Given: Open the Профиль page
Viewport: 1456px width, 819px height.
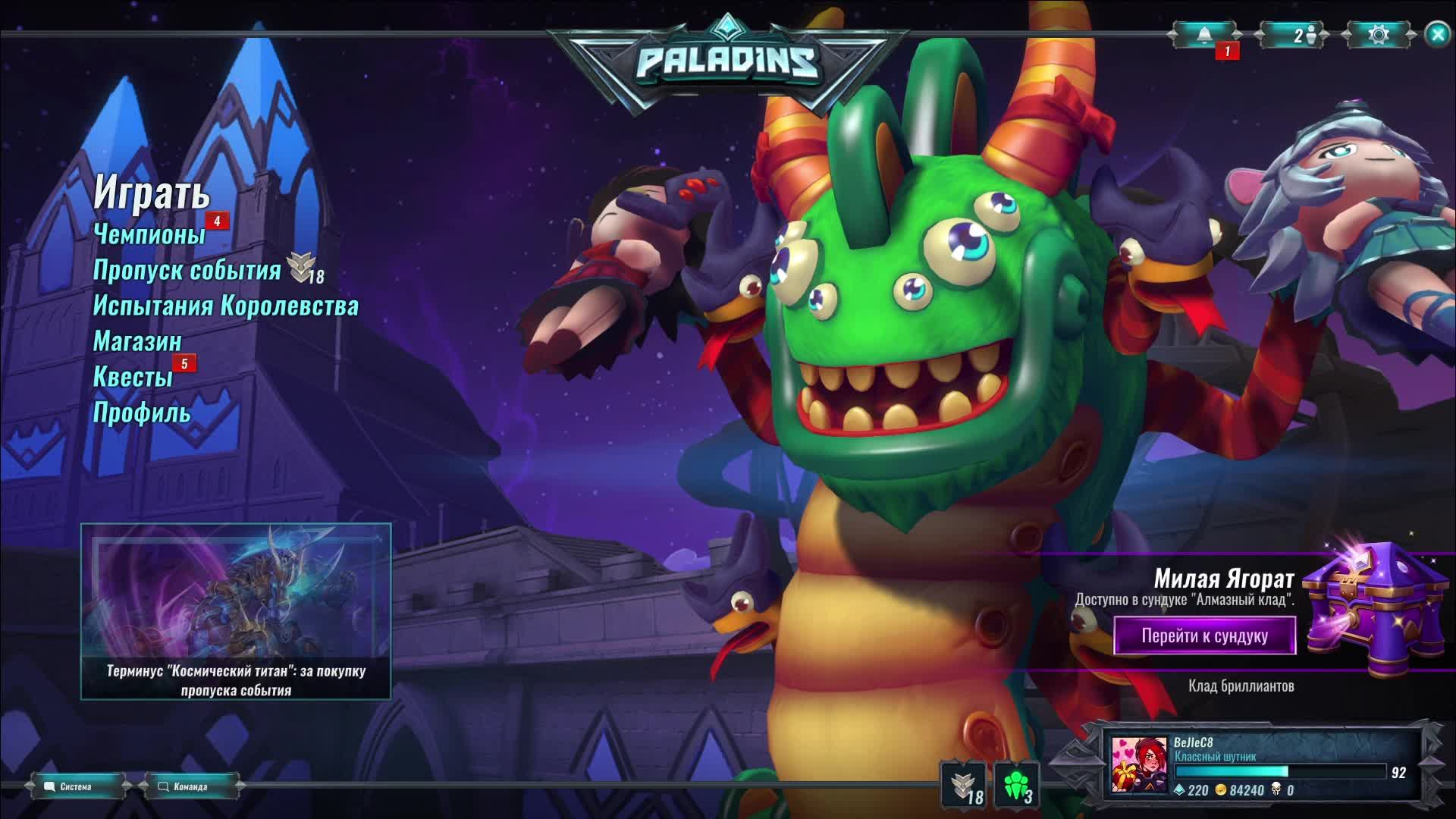Looking at the screenshot, I should tap(141, 413).
